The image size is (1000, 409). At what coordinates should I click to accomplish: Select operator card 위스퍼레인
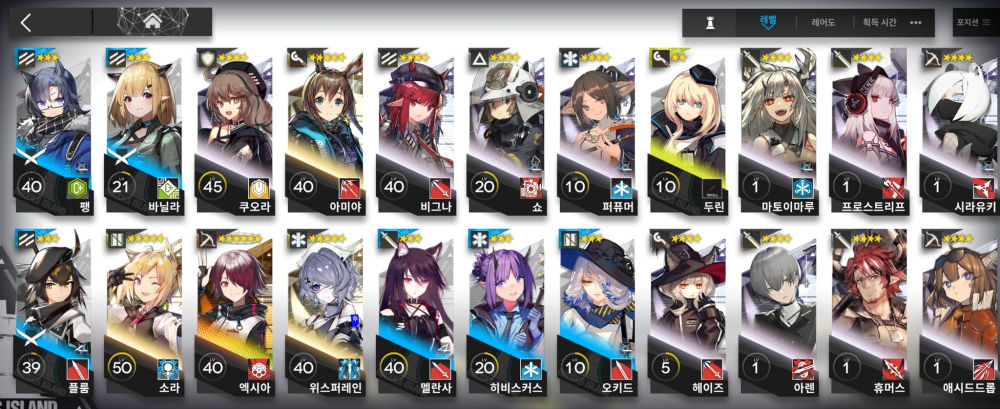pos(324,310)
